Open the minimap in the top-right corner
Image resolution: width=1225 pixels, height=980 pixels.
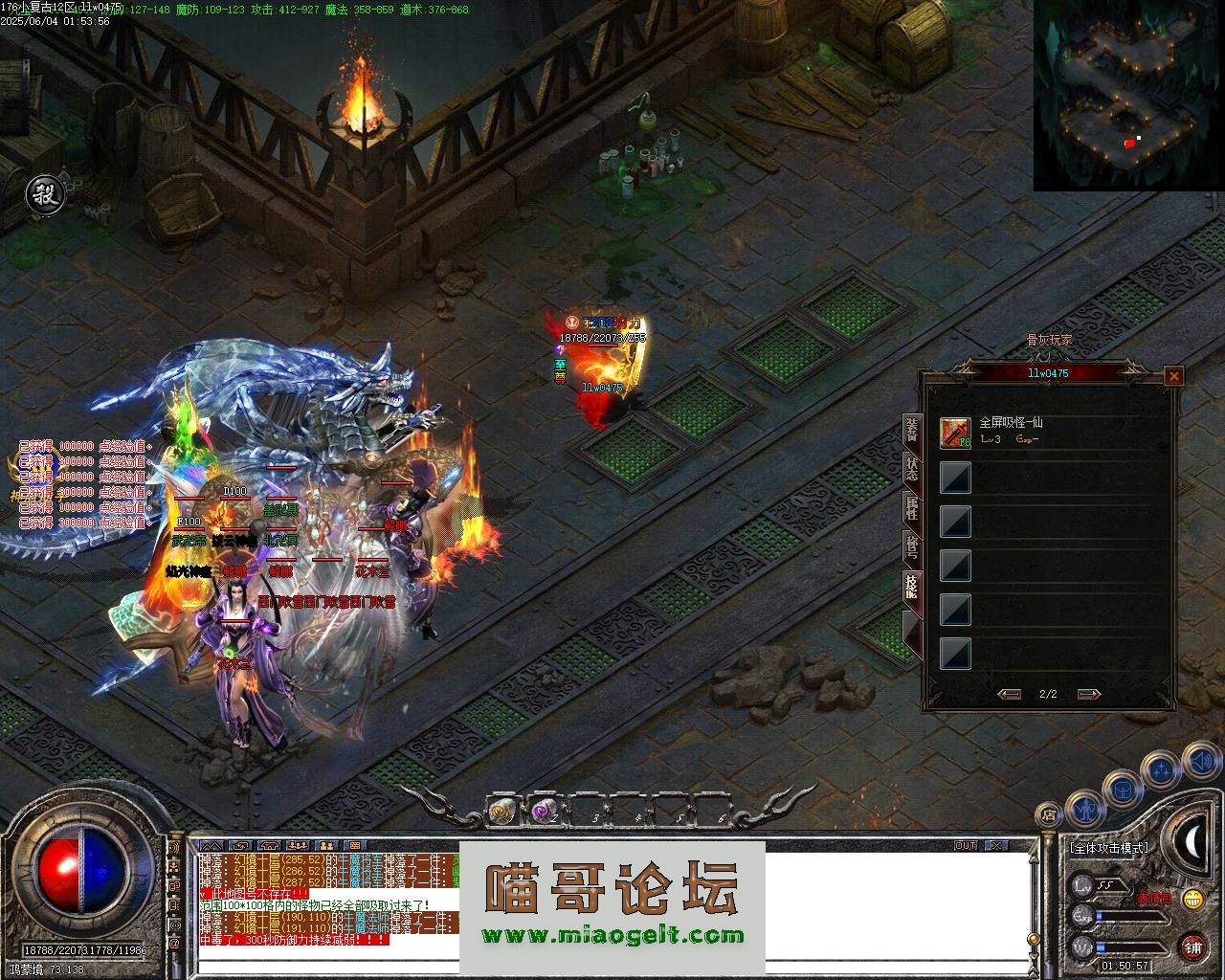point(1128,95)
